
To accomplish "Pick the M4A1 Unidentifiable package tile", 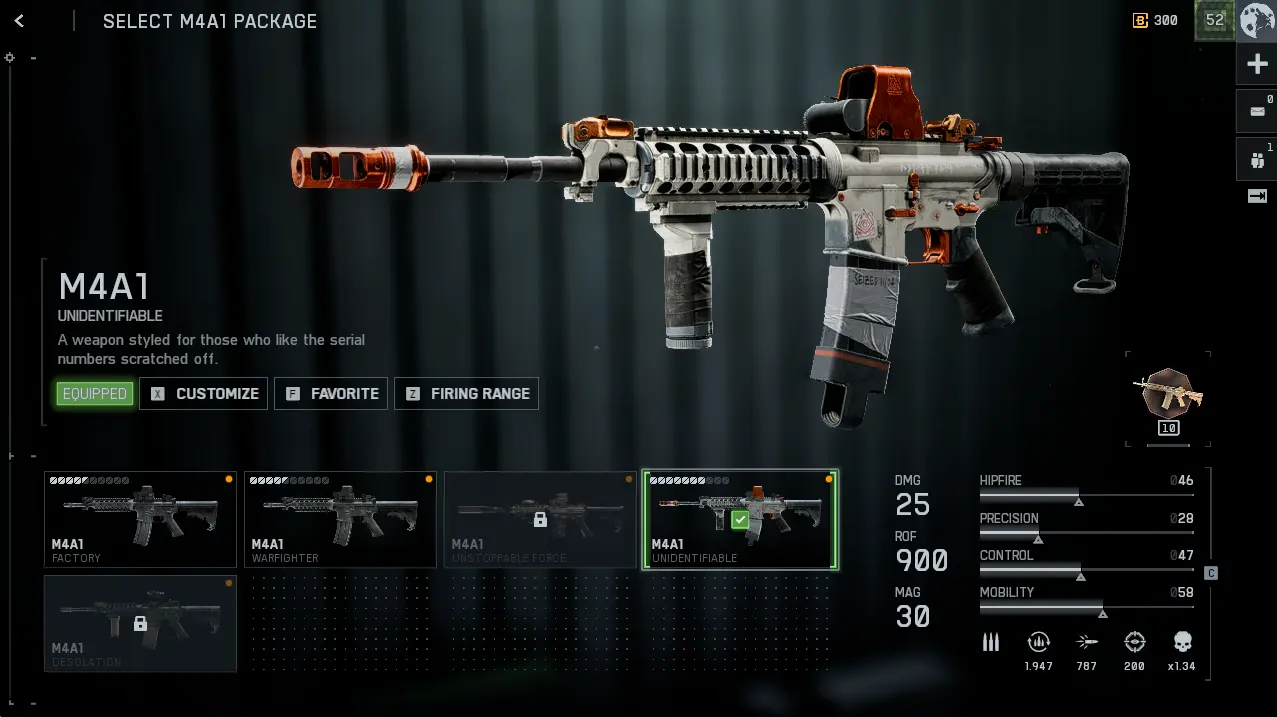I will [740, 519].
